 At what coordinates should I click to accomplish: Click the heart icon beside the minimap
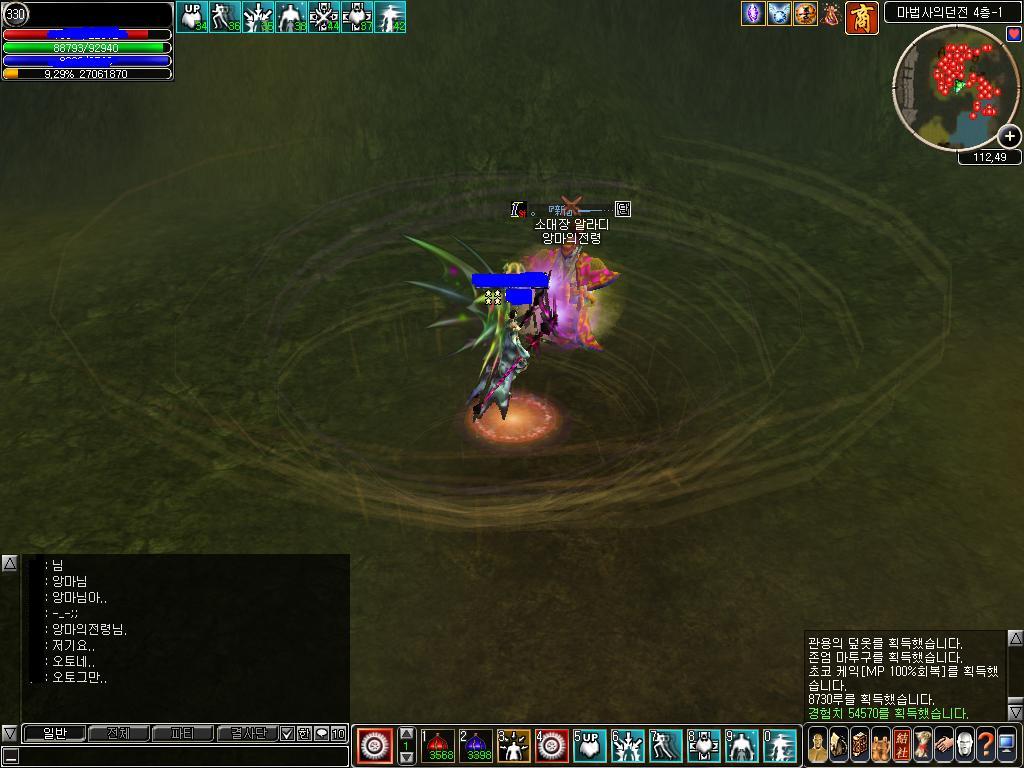click(x=1012, y=34)
